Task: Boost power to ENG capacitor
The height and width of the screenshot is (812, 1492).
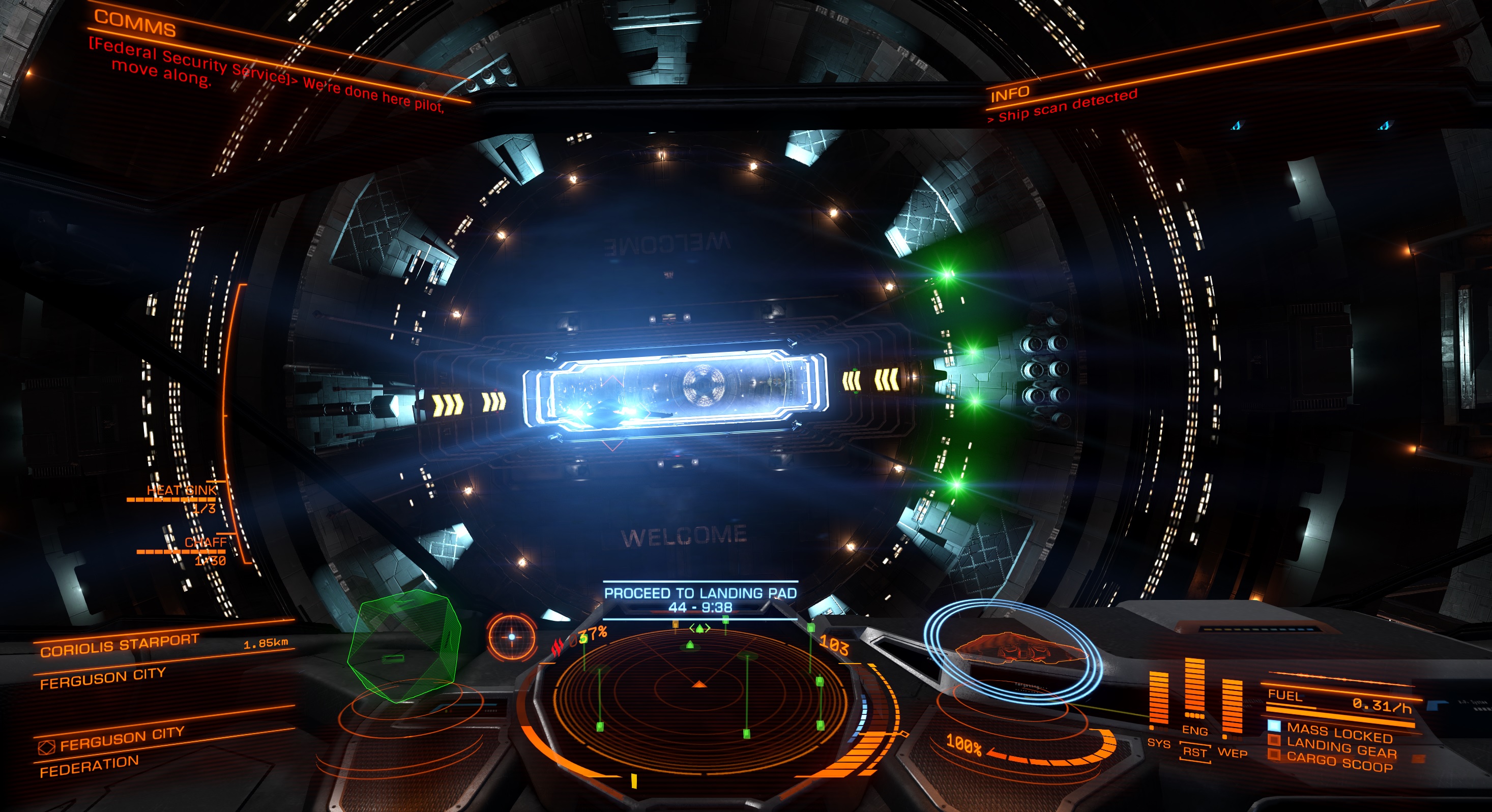Action: coord(1194,731)
